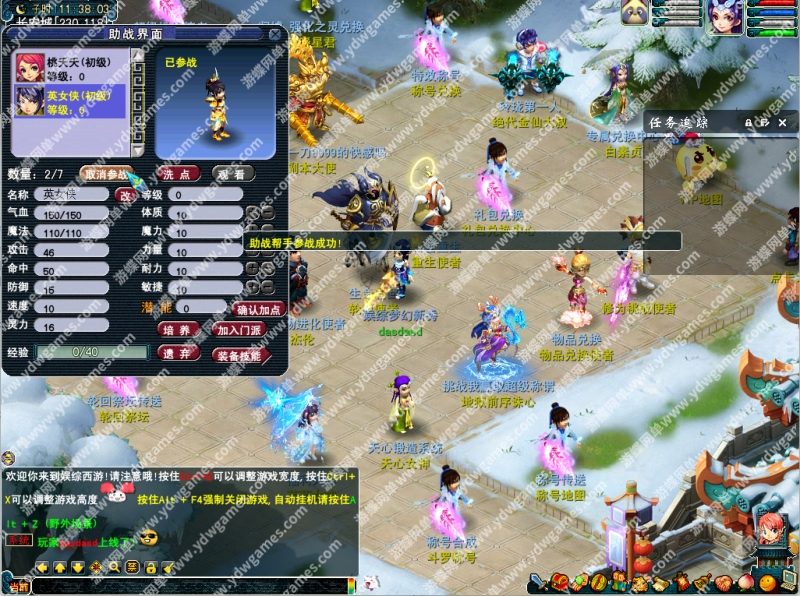Rename helper with the 改 button

tap(126, 195)
